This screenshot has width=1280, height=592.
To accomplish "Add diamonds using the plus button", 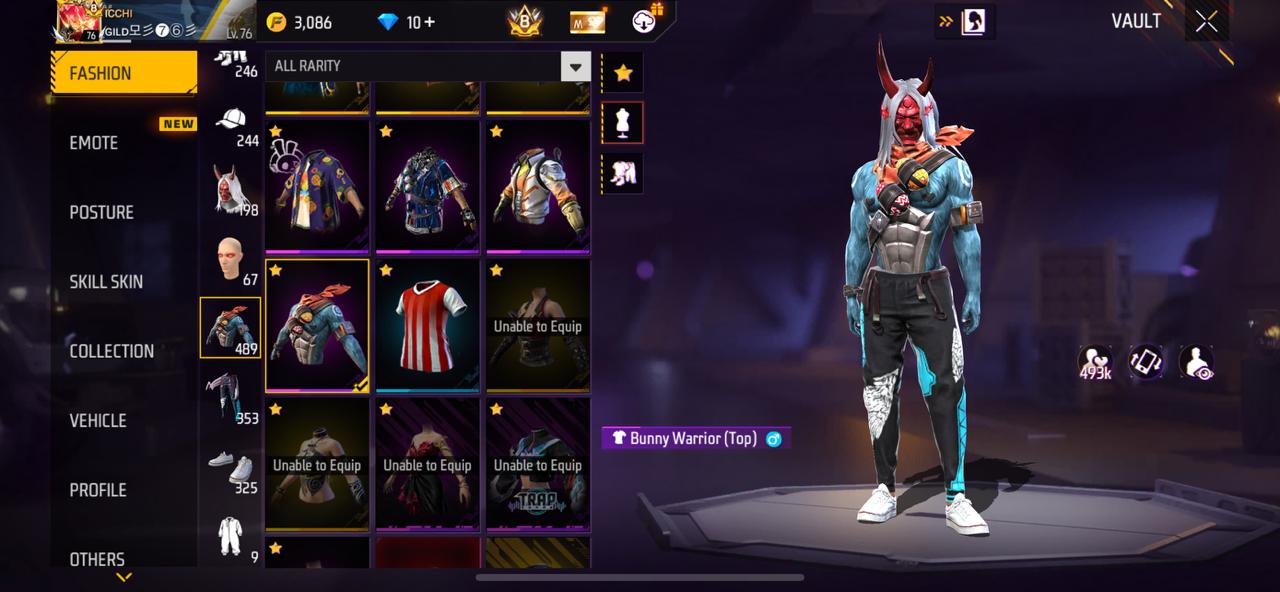I will click(428, 22).
